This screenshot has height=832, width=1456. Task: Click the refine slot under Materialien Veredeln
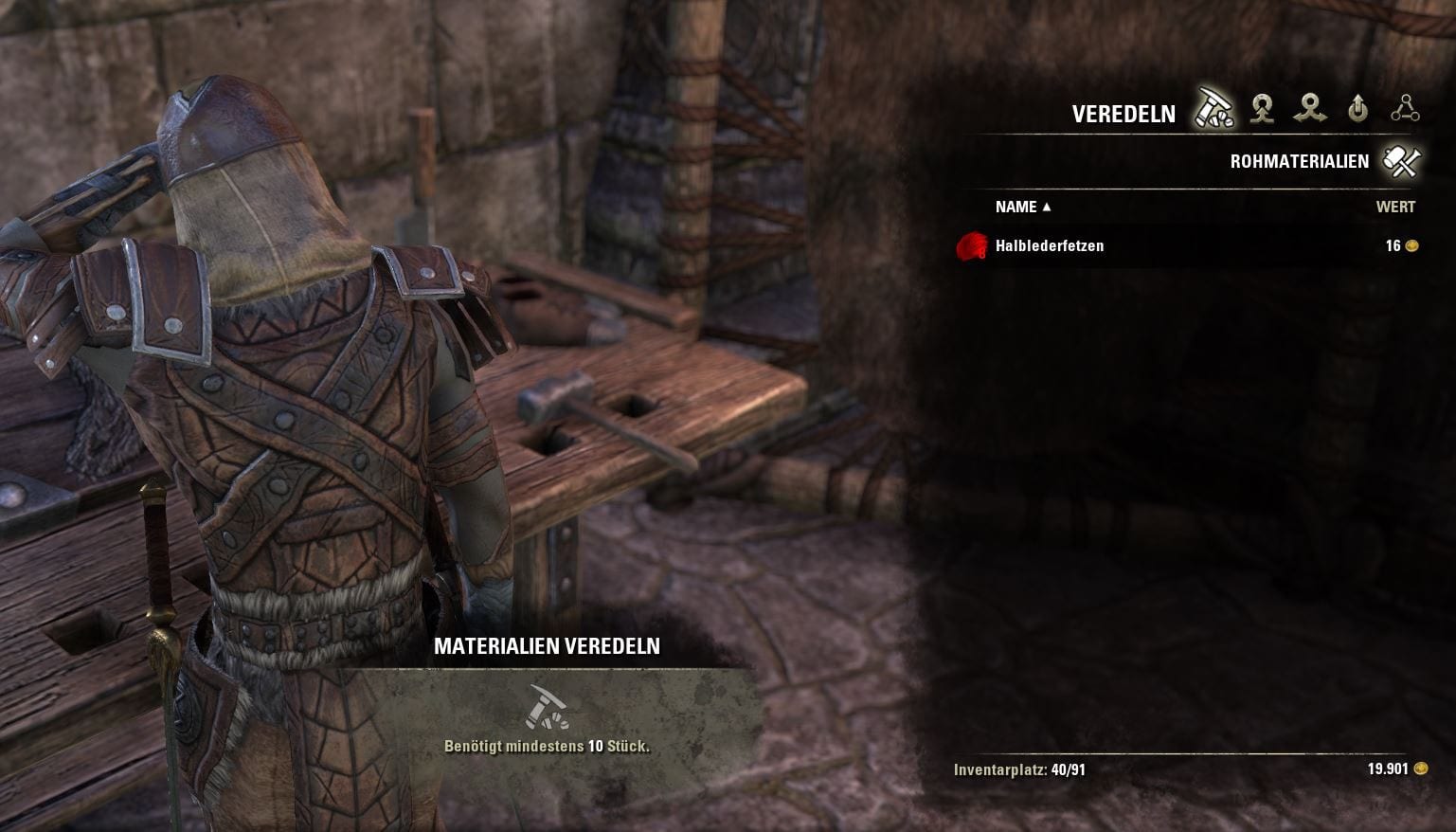[547, 707]
